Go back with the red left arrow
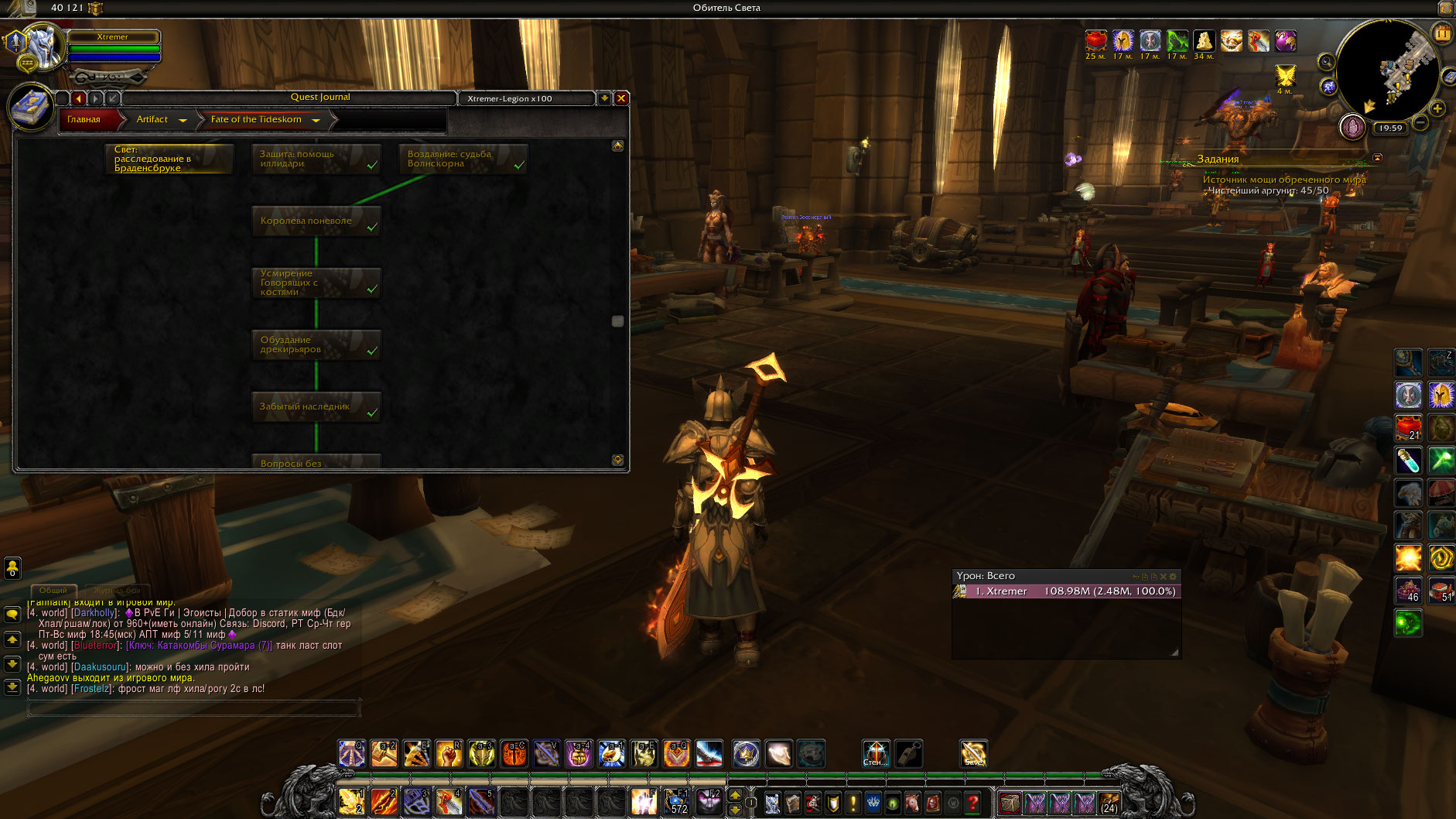 (79, 98)
